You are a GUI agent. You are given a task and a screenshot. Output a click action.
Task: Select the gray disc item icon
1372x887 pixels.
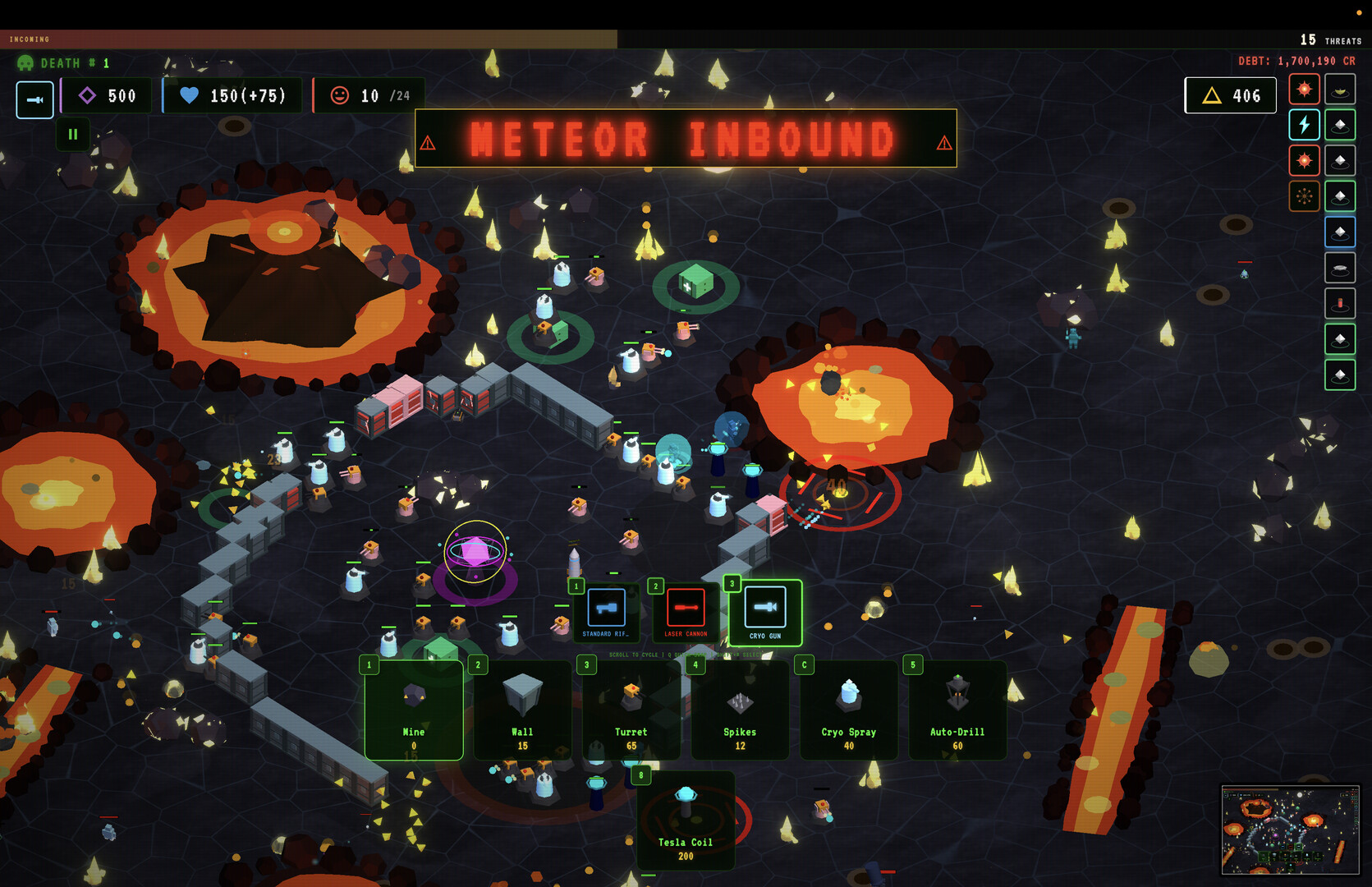pyautogui.click(x=1340, y=268)
